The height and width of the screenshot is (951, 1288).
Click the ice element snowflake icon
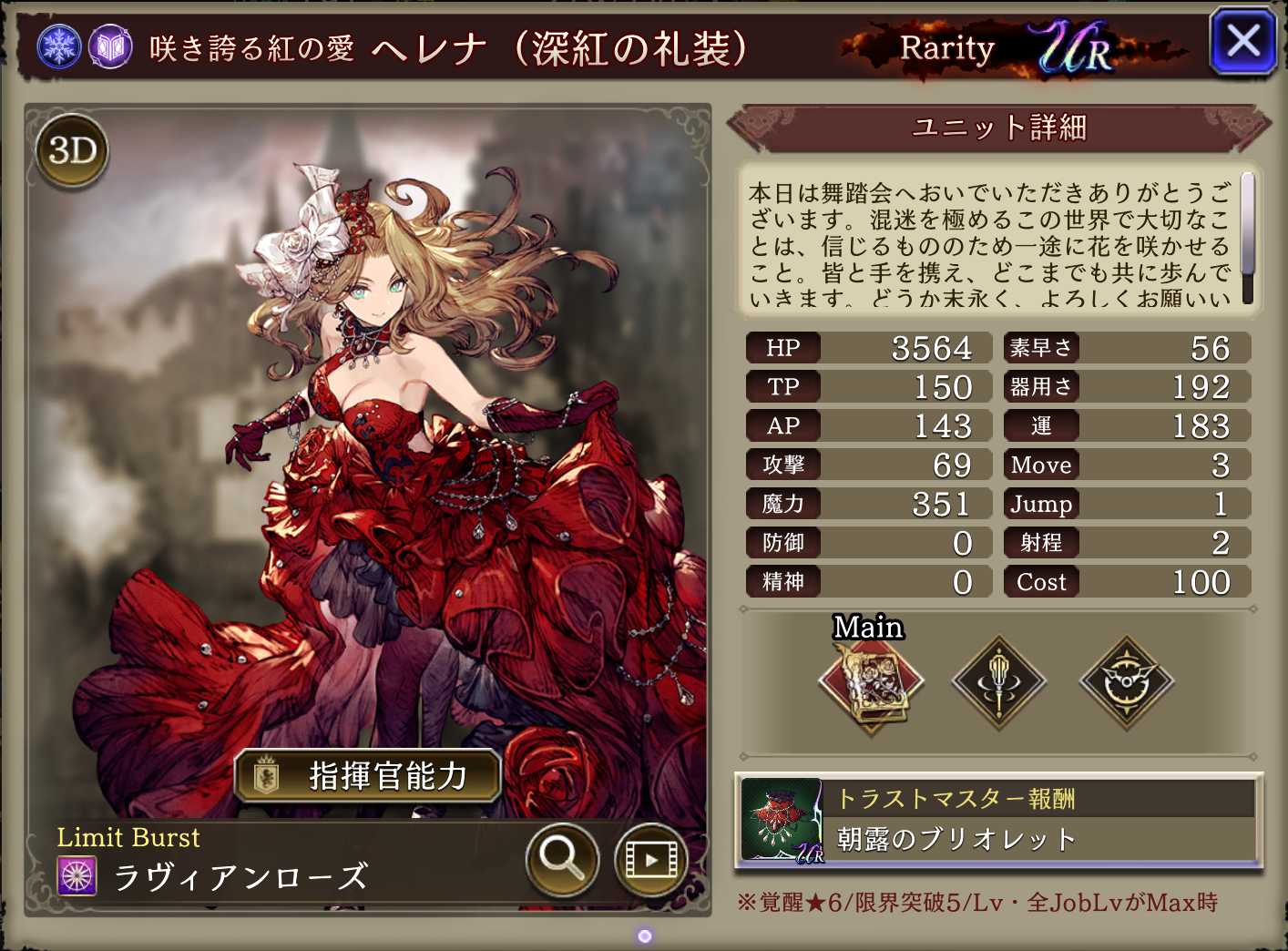59,46
